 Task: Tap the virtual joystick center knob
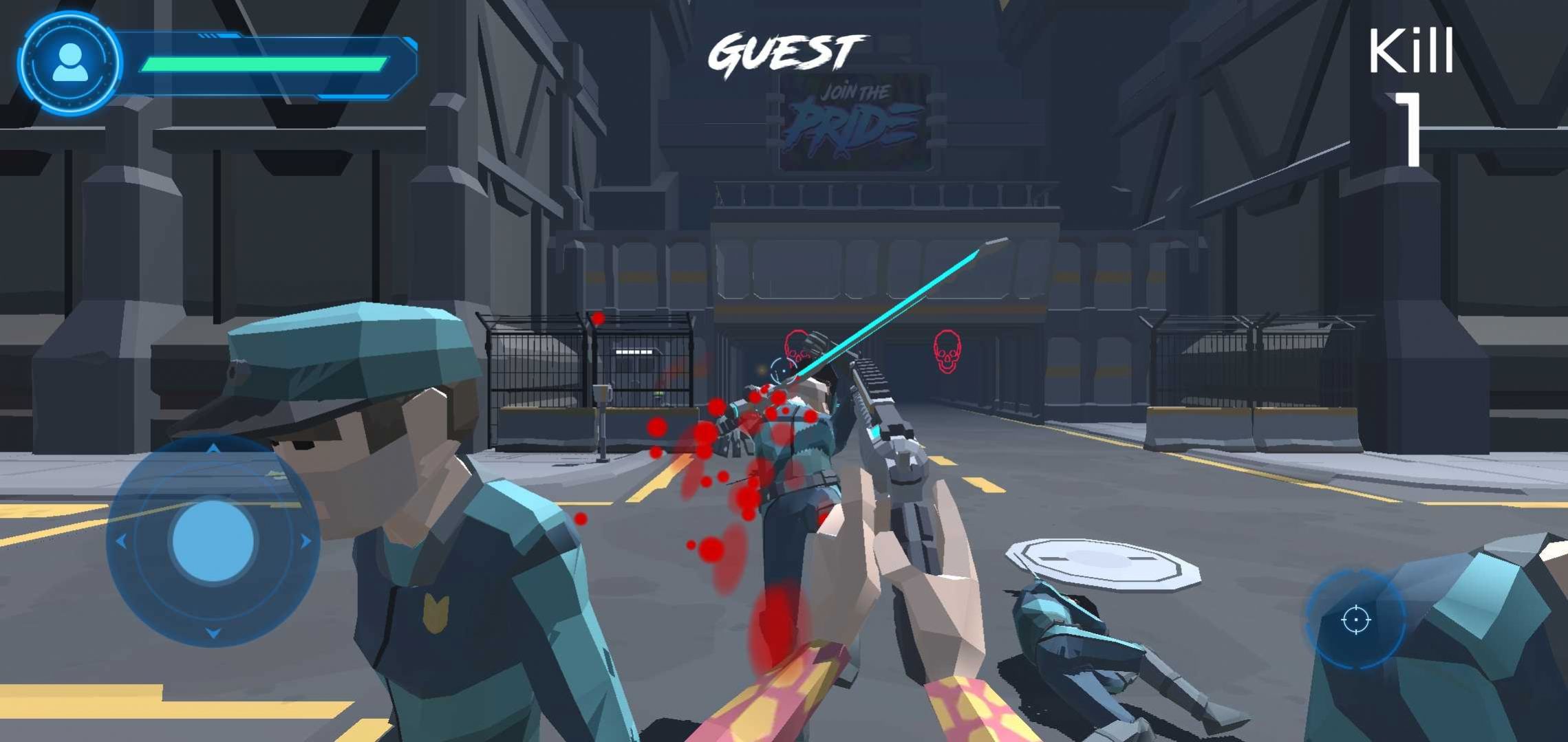tap(213, 541)
